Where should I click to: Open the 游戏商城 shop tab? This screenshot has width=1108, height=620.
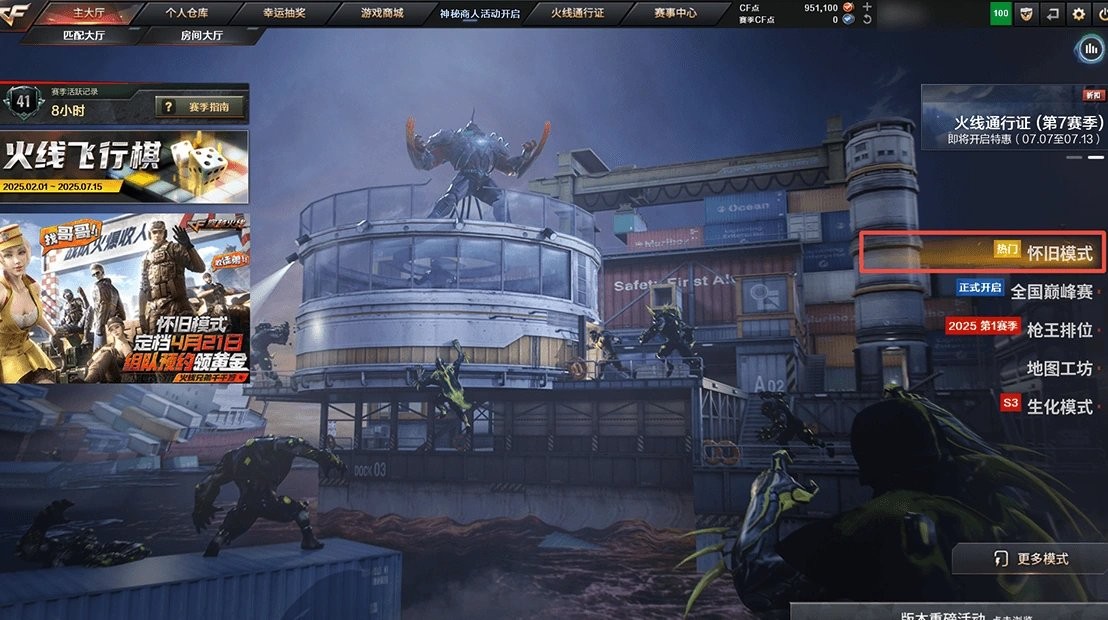(382, 13)
